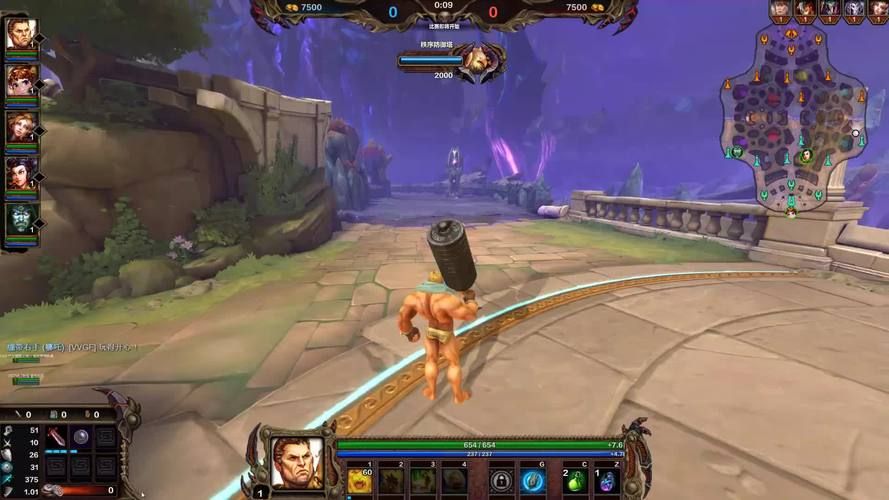This screenshot has width=889, height=500.
Task: Select the round grey orb inventory item
Action: (81, 438)
